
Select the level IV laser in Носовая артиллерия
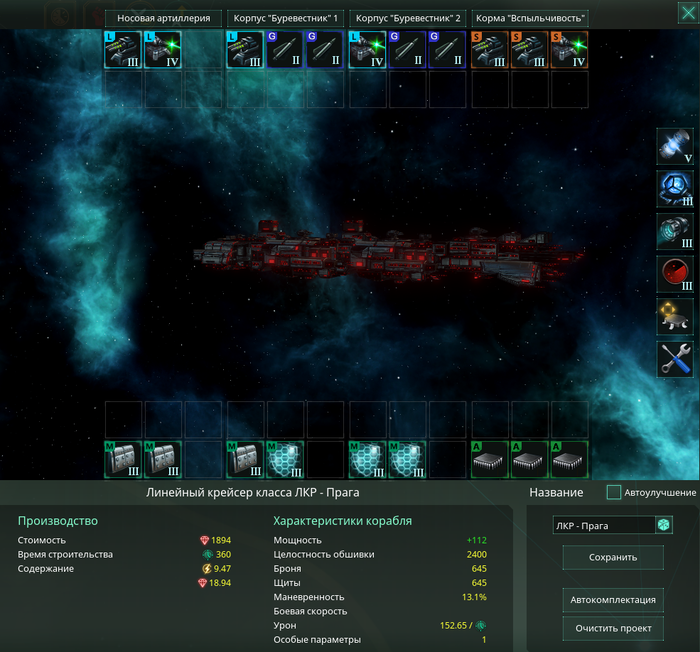tap(163, 50)
